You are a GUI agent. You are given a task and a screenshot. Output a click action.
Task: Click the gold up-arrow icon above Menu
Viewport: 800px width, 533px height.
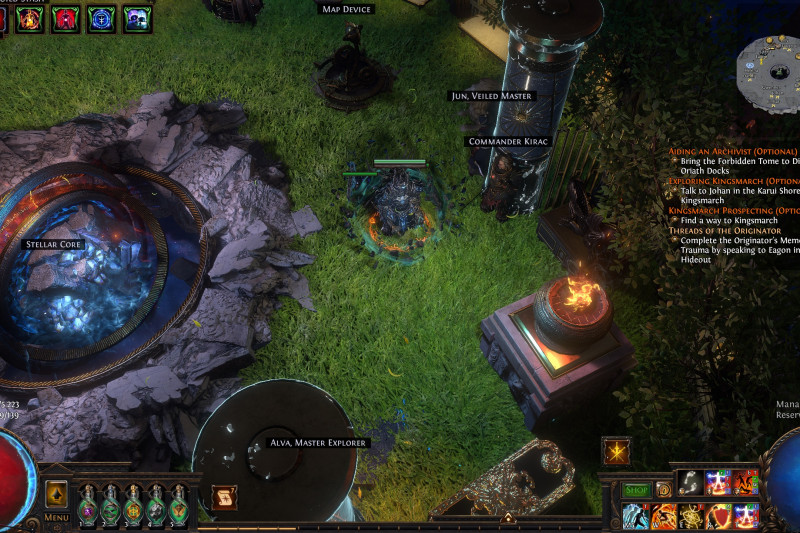click(56, 493)
